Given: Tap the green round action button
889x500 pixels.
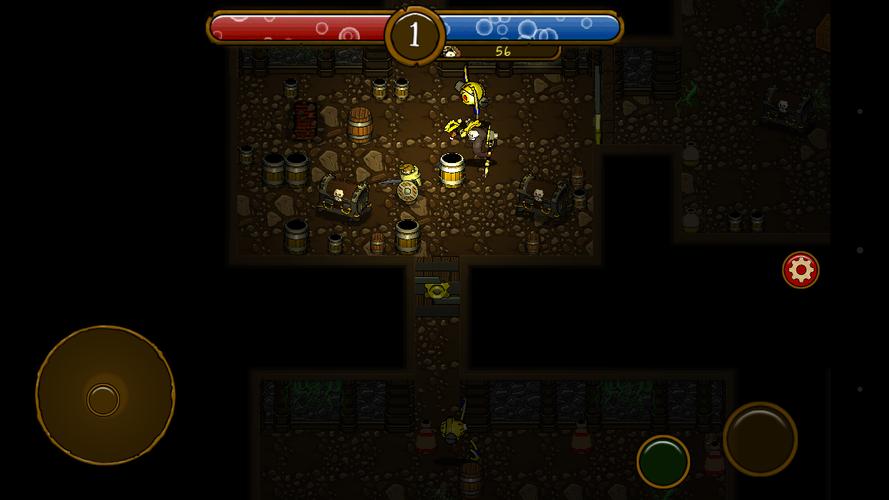Looking at the screenshot, I should [x=662, y=461].
